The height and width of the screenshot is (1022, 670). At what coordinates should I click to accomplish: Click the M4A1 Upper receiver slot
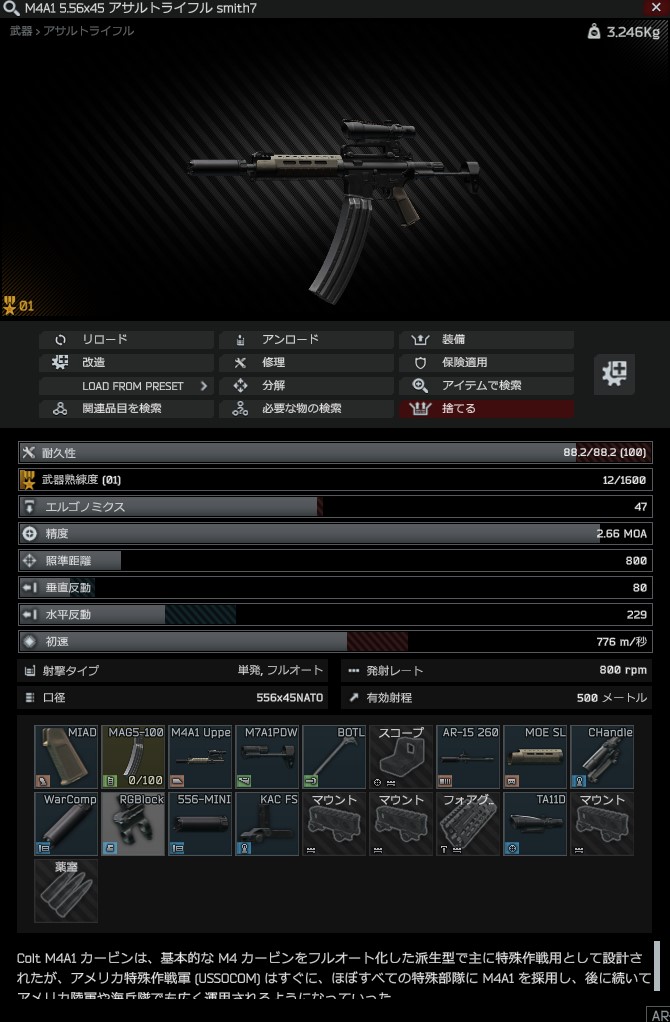point(200,757)
